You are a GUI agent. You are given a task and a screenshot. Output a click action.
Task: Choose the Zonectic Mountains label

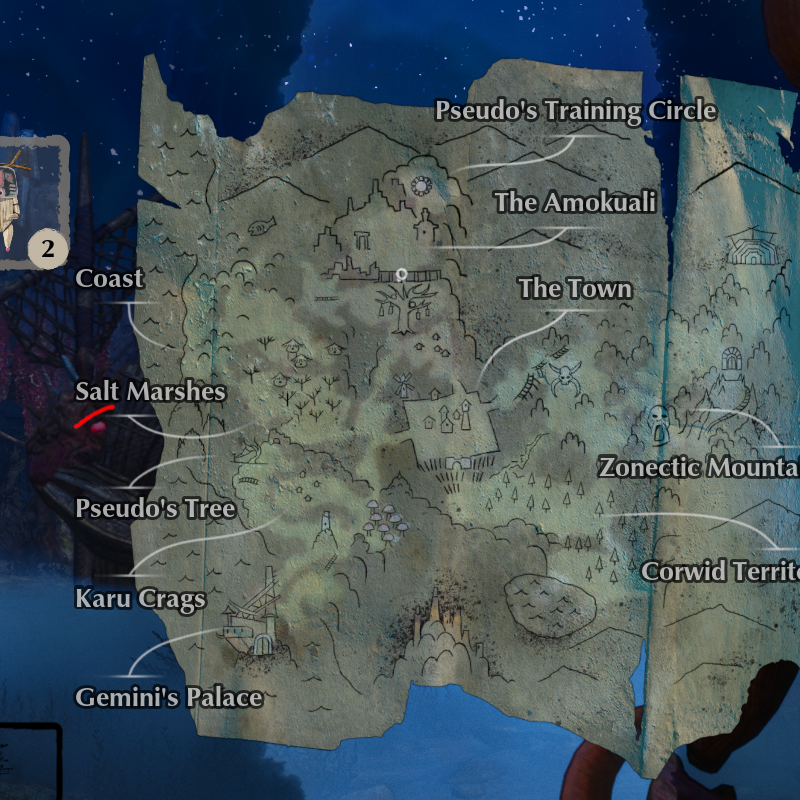click(x=698, y=467)
